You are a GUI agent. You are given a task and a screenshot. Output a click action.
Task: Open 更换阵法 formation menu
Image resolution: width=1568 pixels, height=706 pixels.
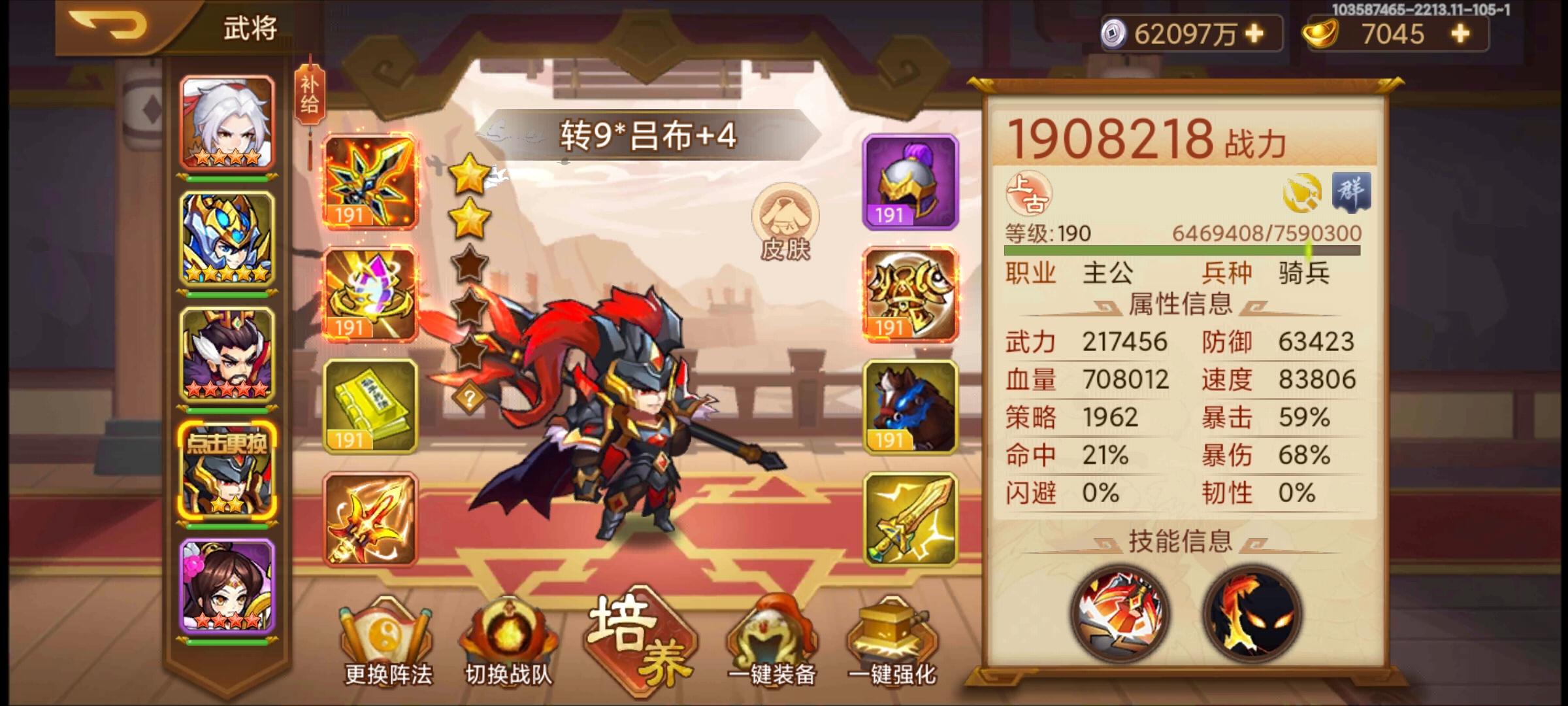(x=387, y=644)
